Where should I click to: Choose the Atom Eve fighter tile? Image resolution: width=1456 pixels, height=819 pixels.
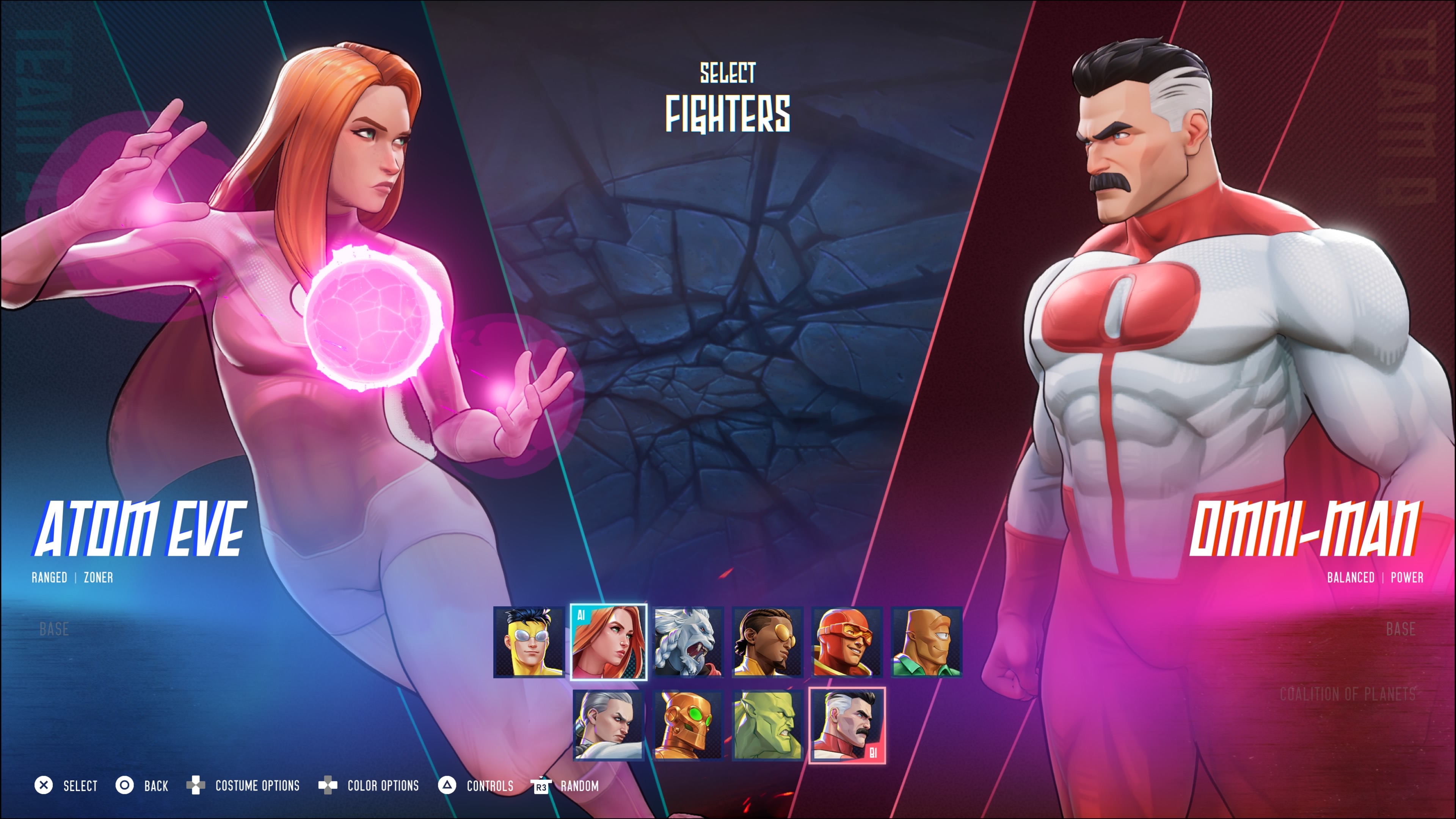(x=609, y=642)
